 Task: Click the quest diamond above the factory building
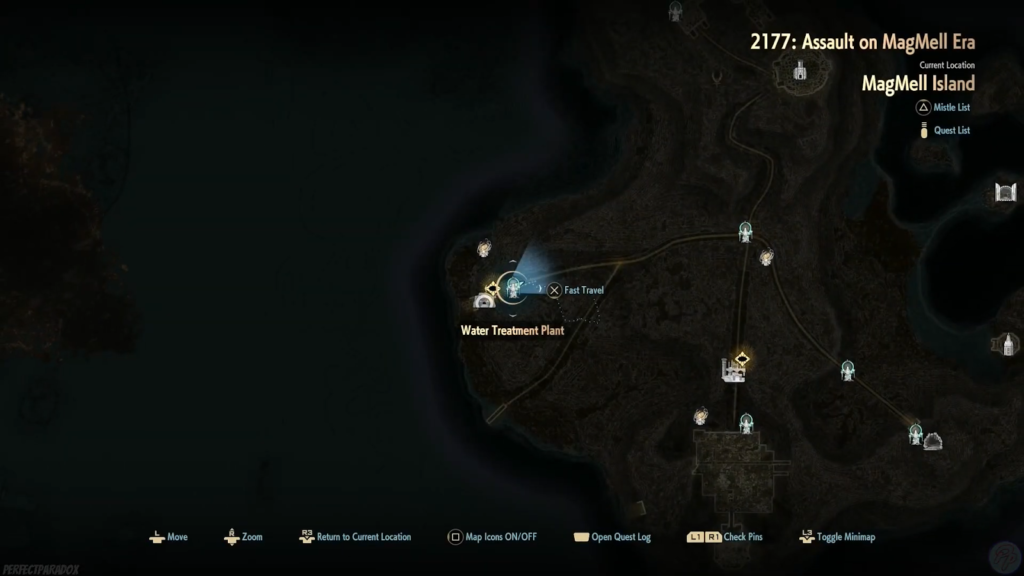pyautogui.click(x=743, y=358)
